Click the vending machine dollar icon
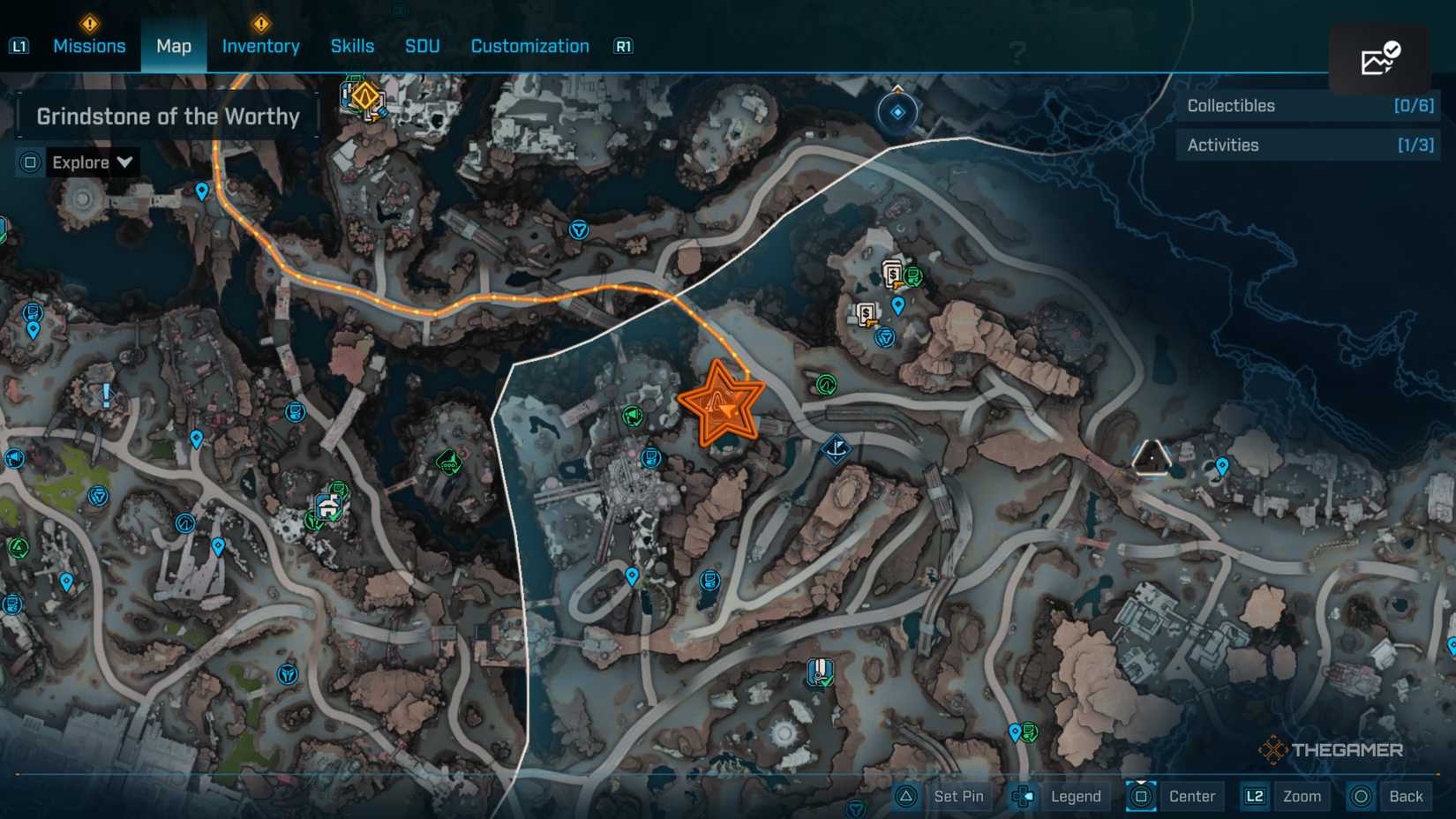The image size is (1456, 819). pos(893,274)
